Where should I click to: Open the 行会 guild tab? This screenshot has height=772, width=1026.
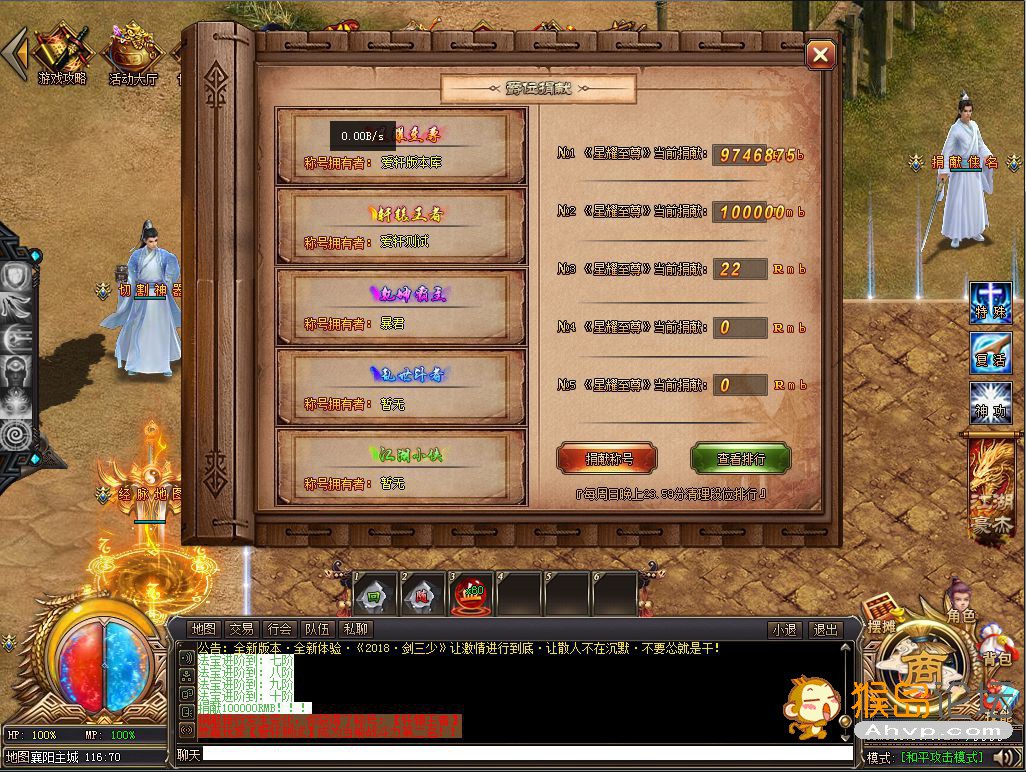pos(279,629)
